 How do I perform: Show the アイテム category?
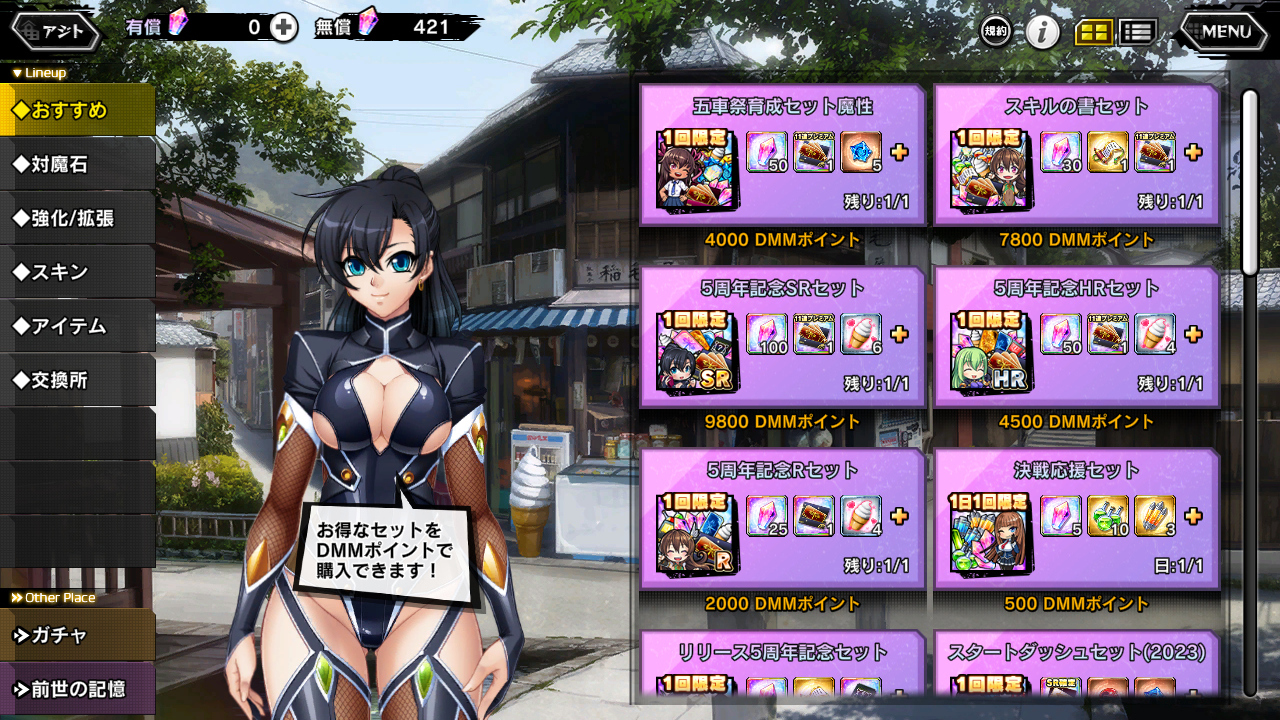(x=77, y=326)
